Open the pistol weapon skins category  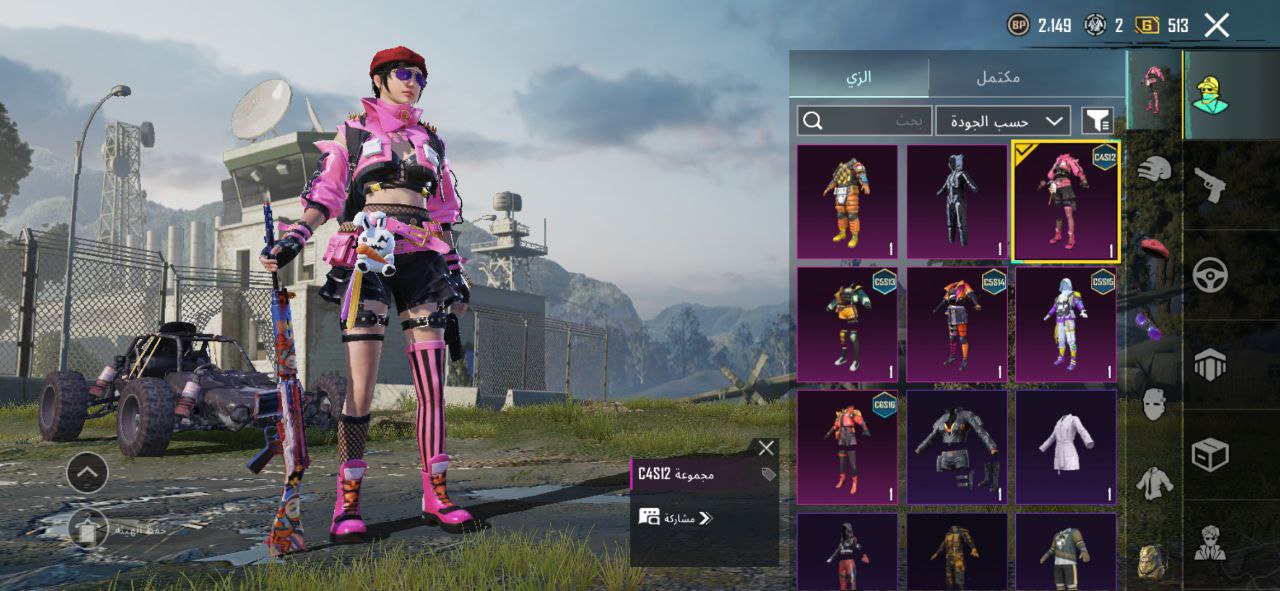tap(1210, 185)
